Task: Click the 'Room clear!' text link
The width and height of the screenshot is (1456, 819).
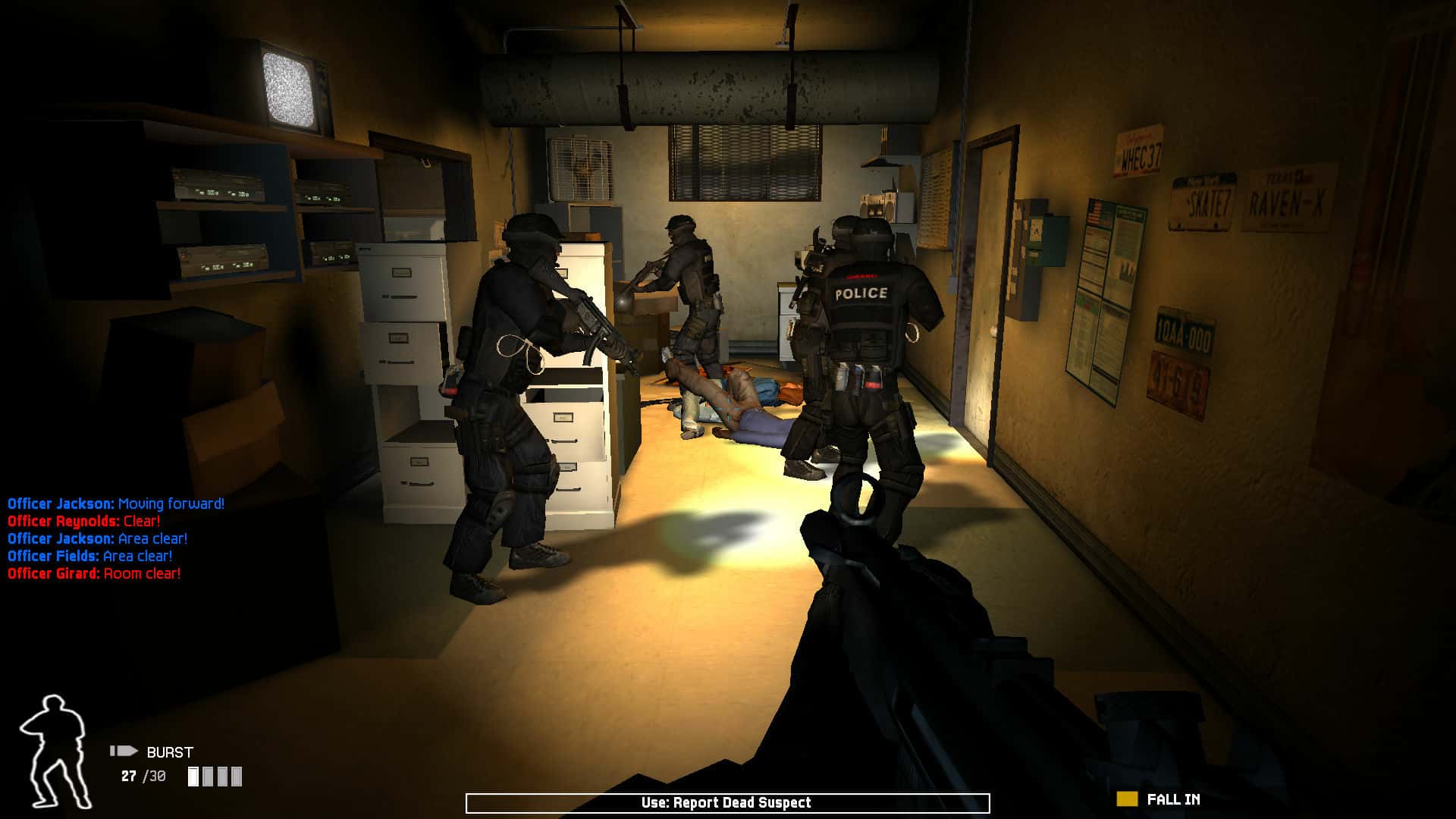Action: click(x=141, y=574)
